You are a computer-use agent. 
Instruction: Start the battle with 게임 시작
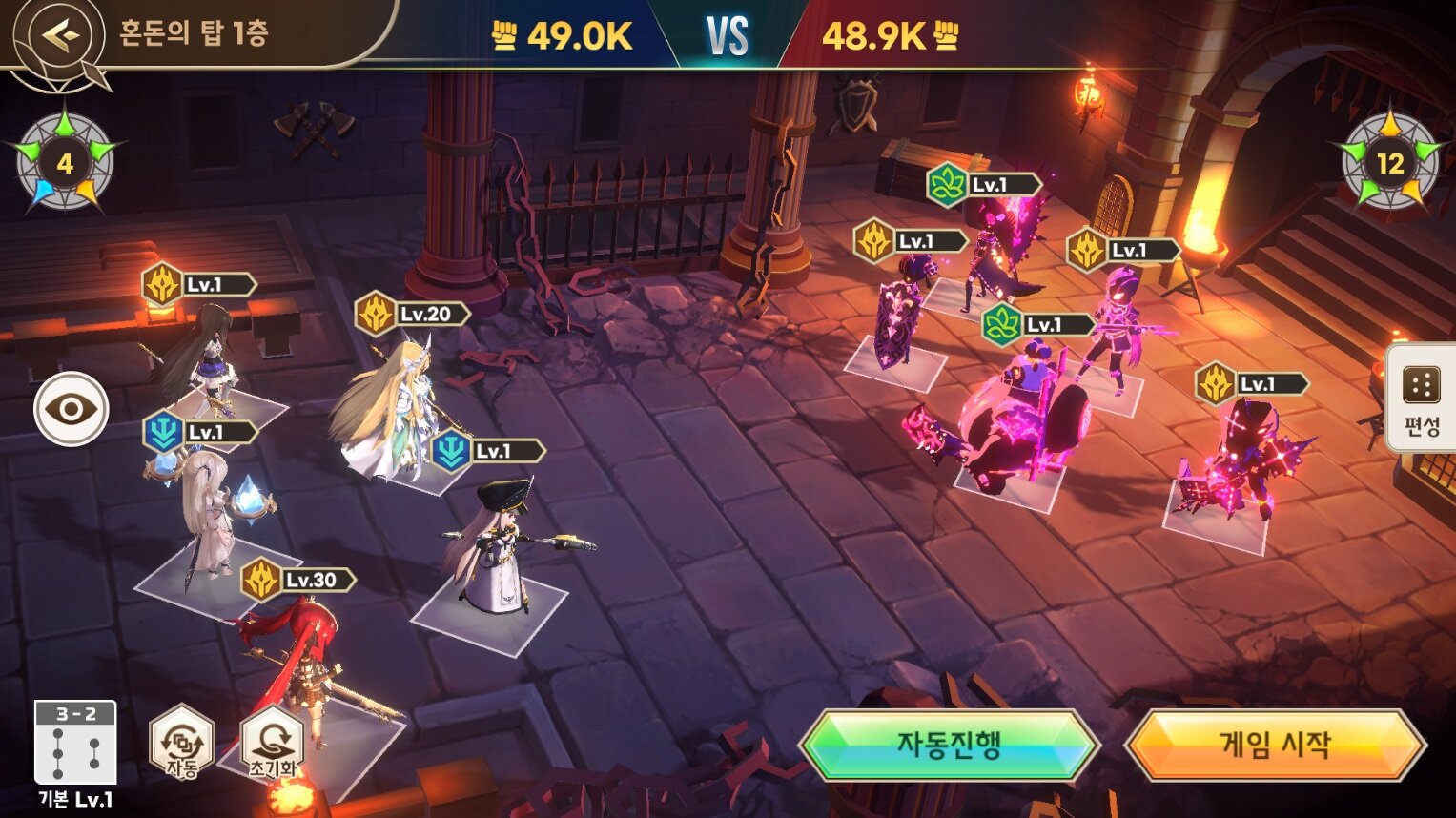(x=1274, y=744)
